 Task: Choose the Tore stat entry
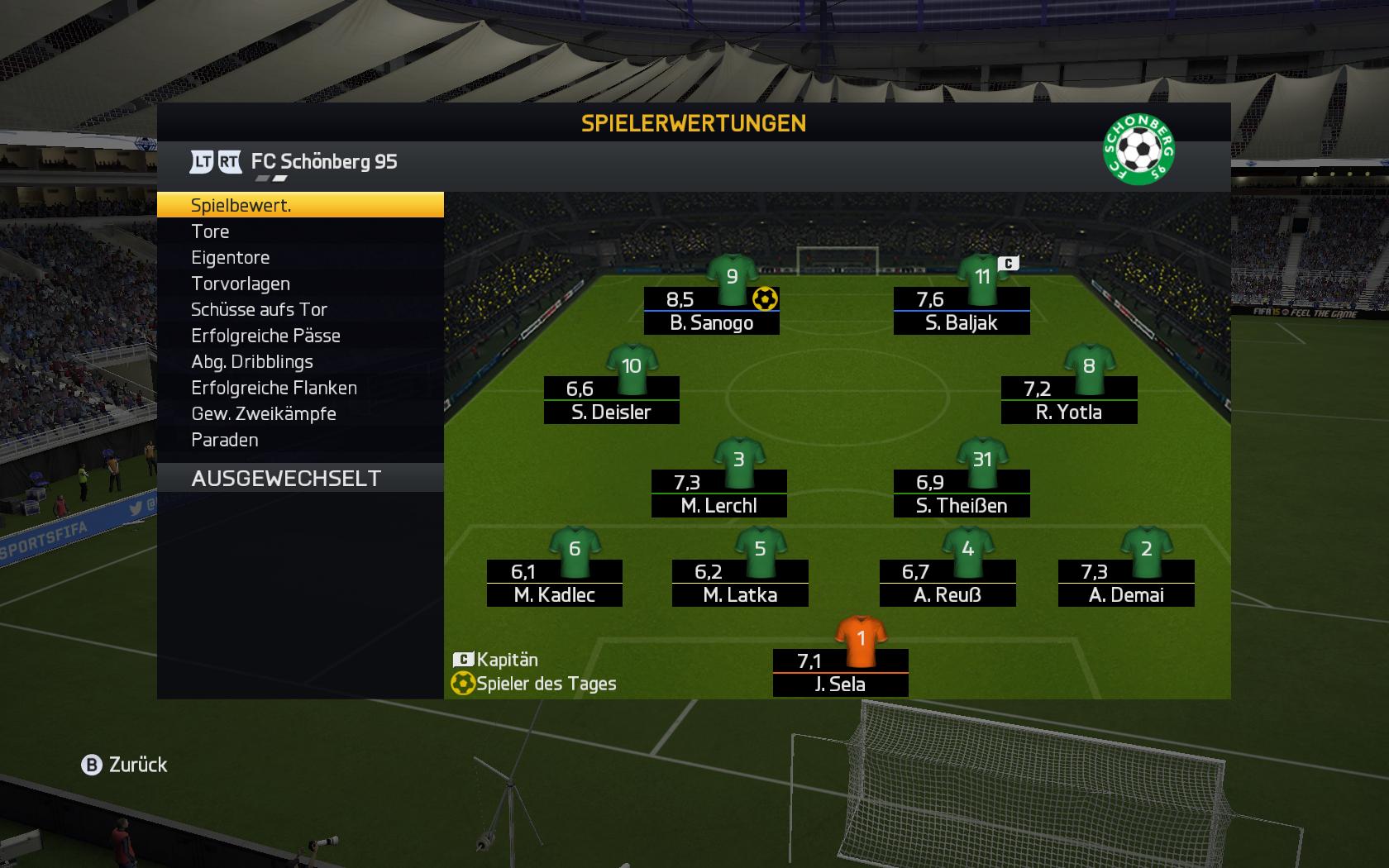coord(299,231)
